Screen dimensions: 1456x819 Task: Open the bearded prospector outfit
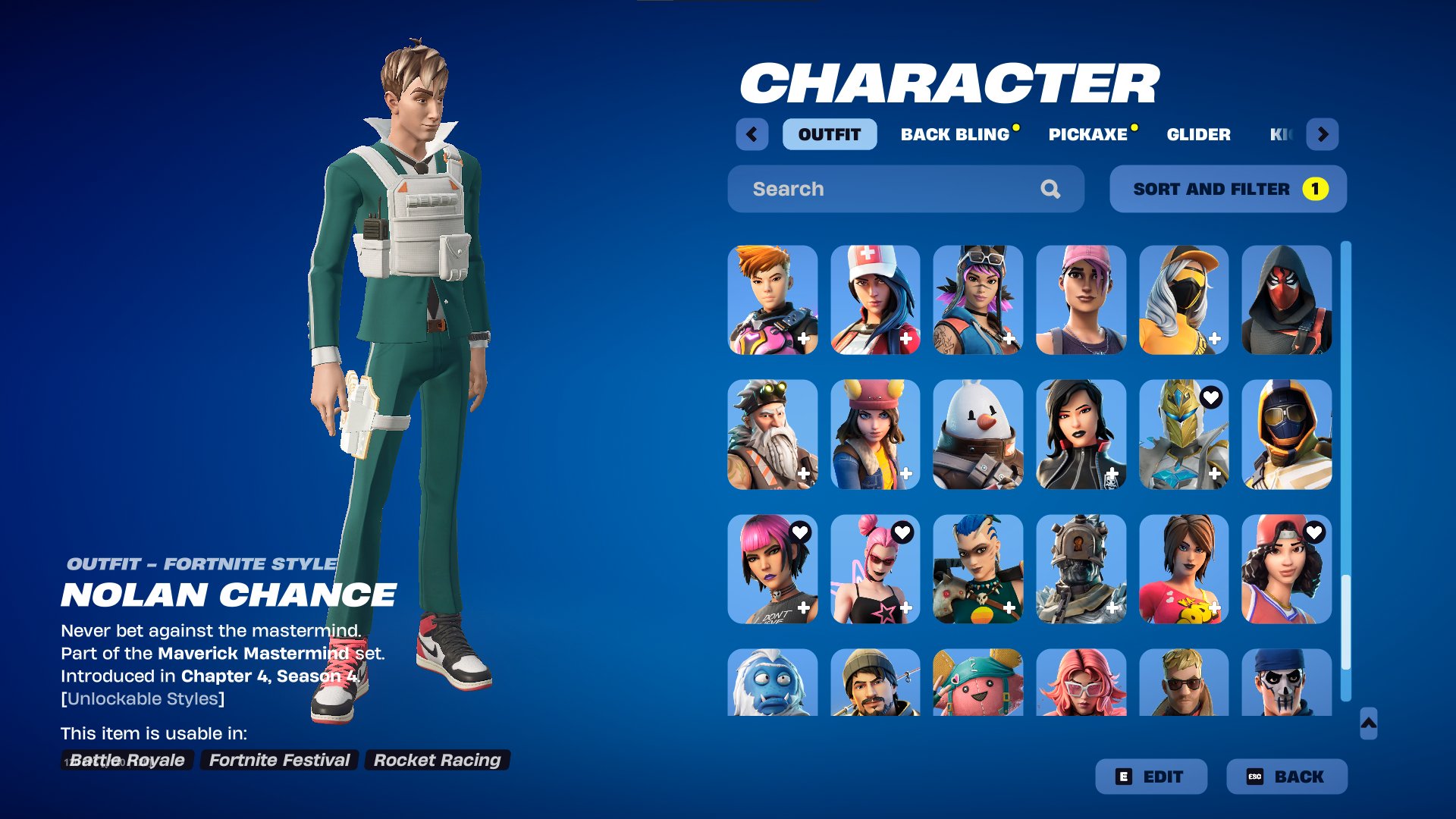click(x=771, y=435)
